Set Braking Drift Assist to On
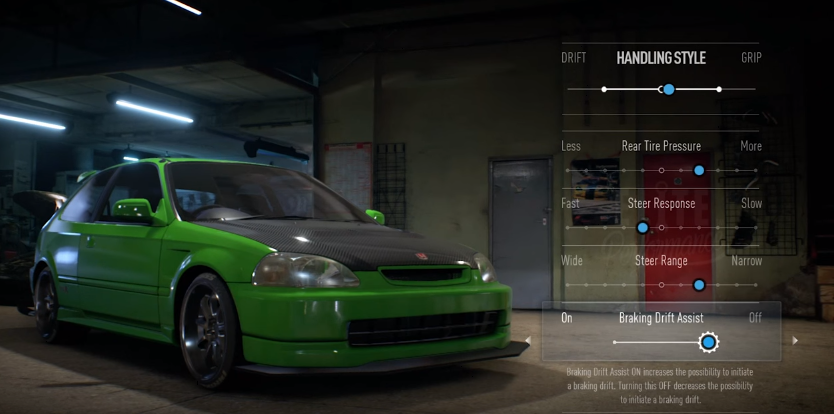This screenshot has height=414, width=834. coord(567,318)
